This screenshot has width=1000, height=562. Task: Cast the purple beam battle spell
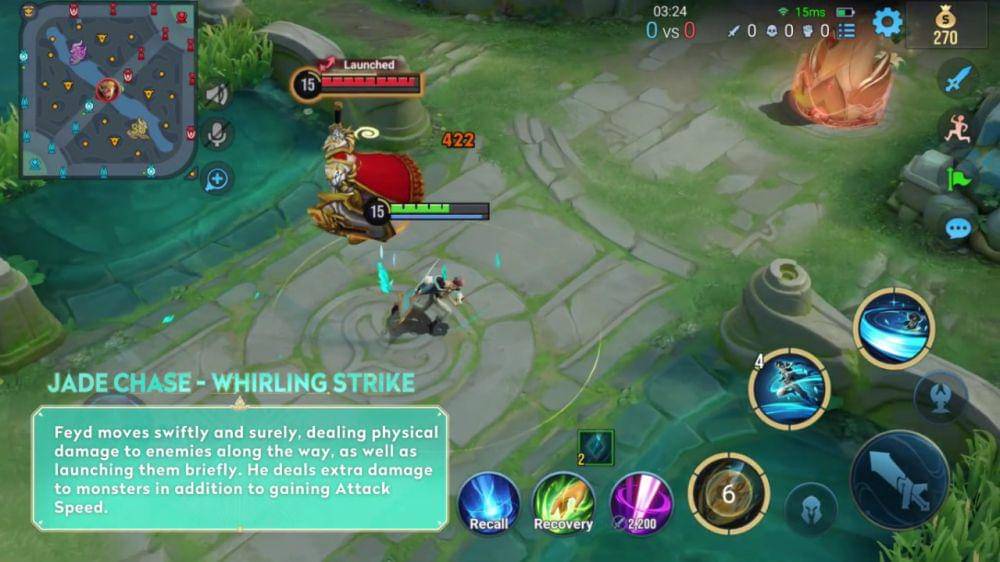point(641,503)
